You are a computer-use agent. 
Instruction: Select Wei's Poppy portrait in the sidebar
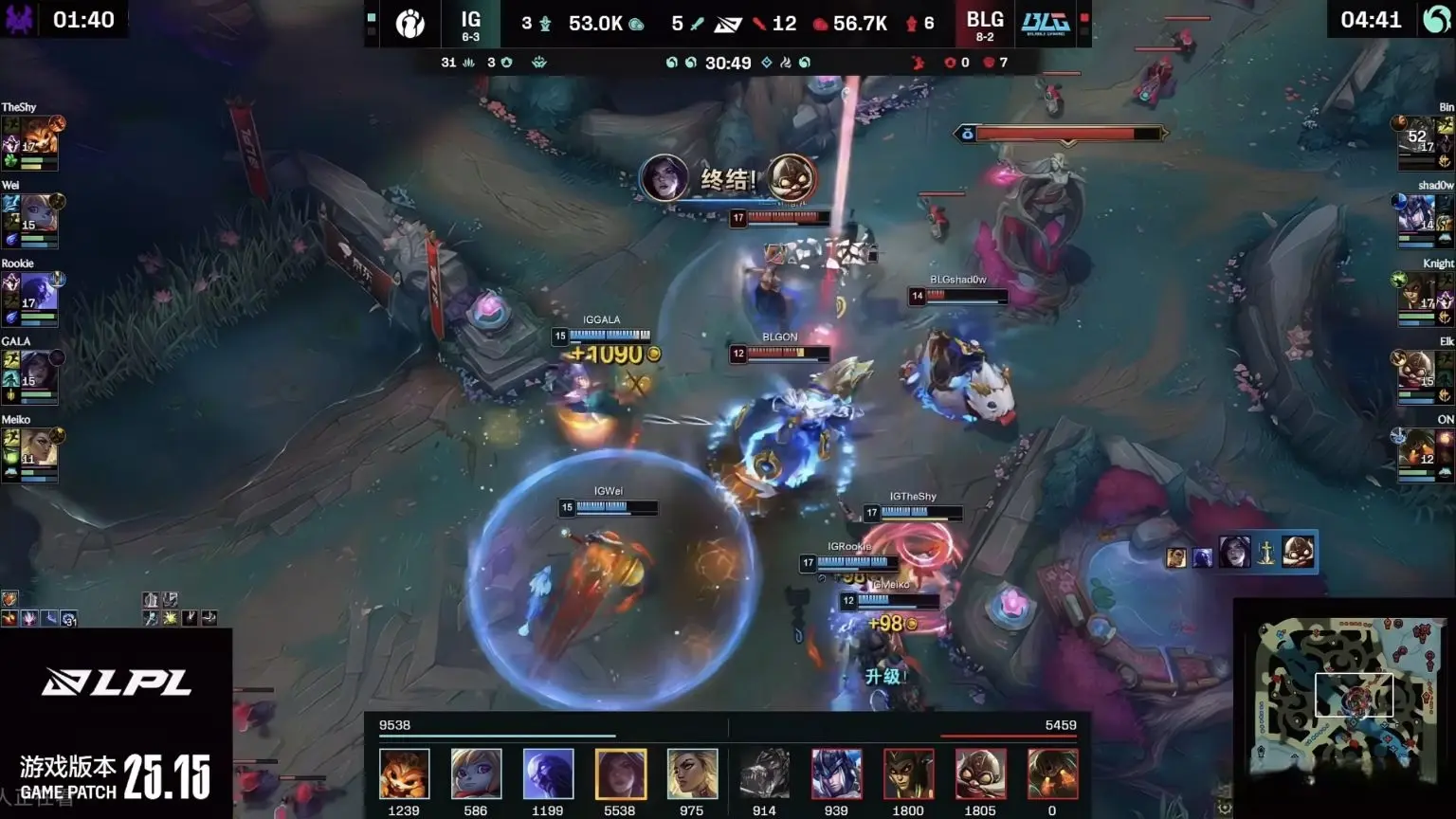click(x=38, y=215)
